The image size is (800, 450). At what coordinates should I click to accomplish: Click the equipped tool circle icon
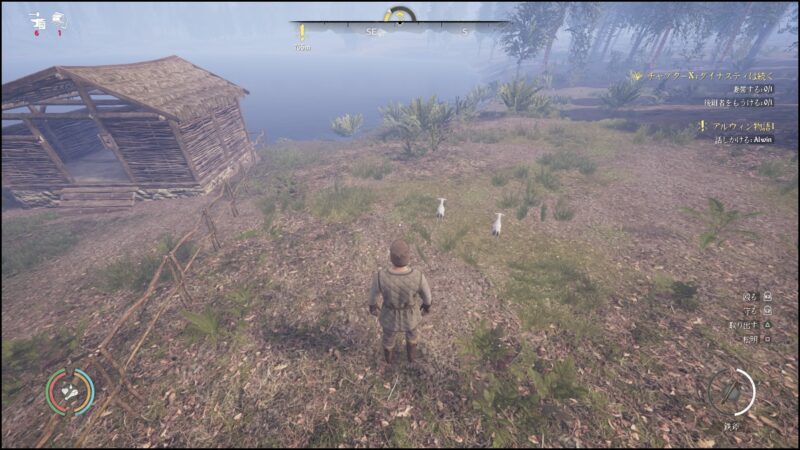click(731, 391)
